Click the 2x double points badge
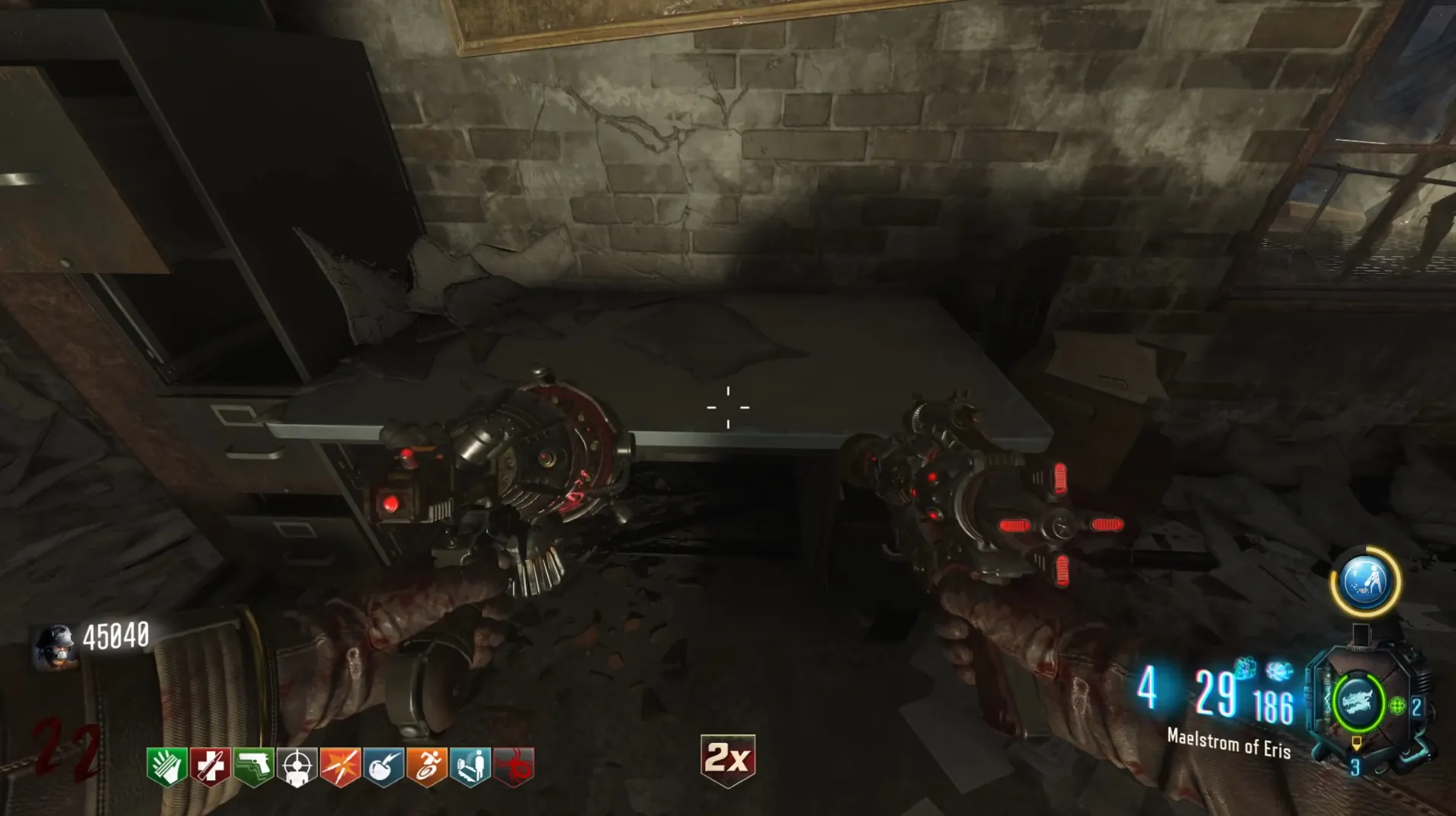1456x816 pixels. (x=728, y=759)
